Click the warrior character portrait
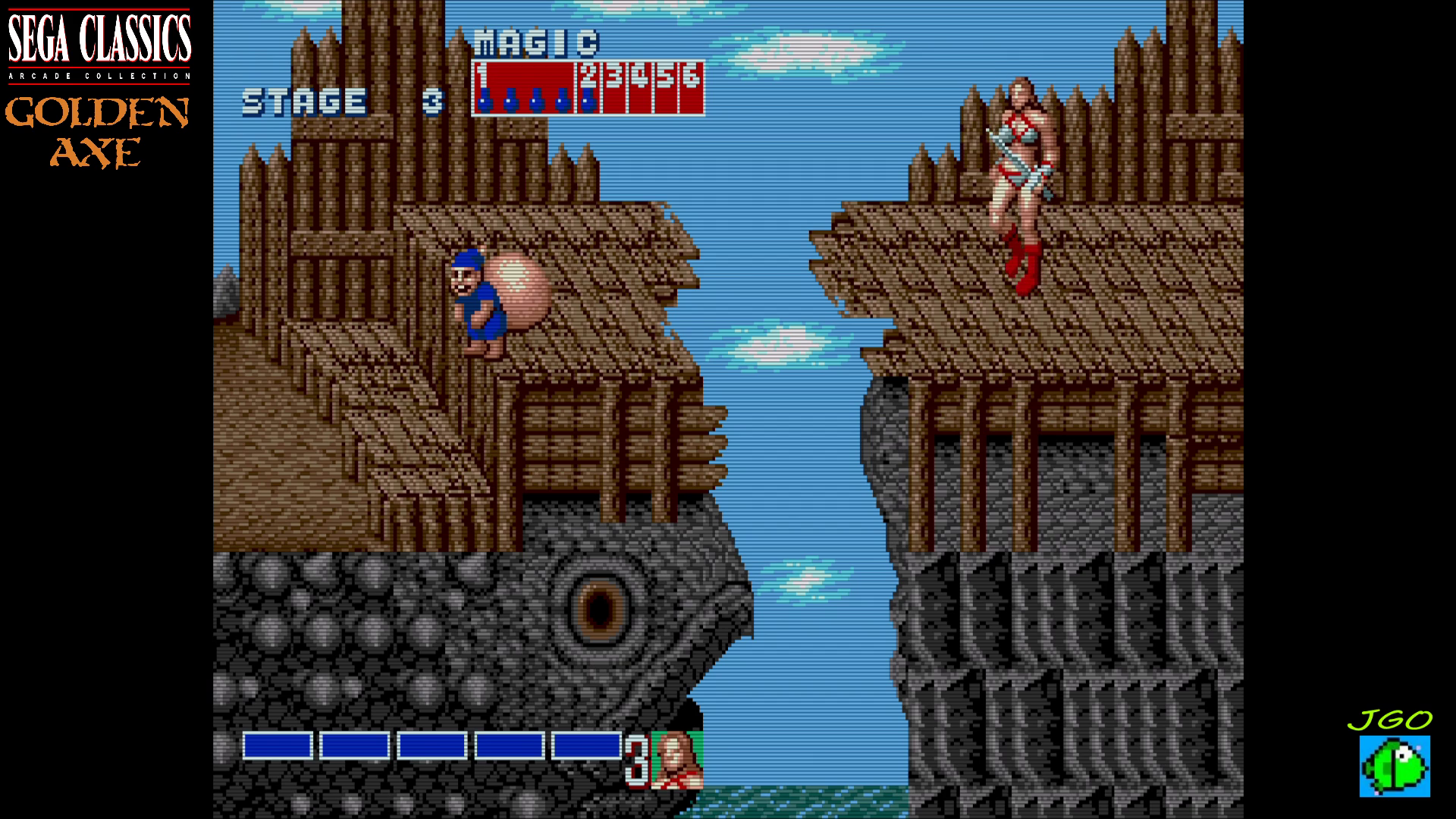Screen dimensions: 1456x819 coord(677,760)
